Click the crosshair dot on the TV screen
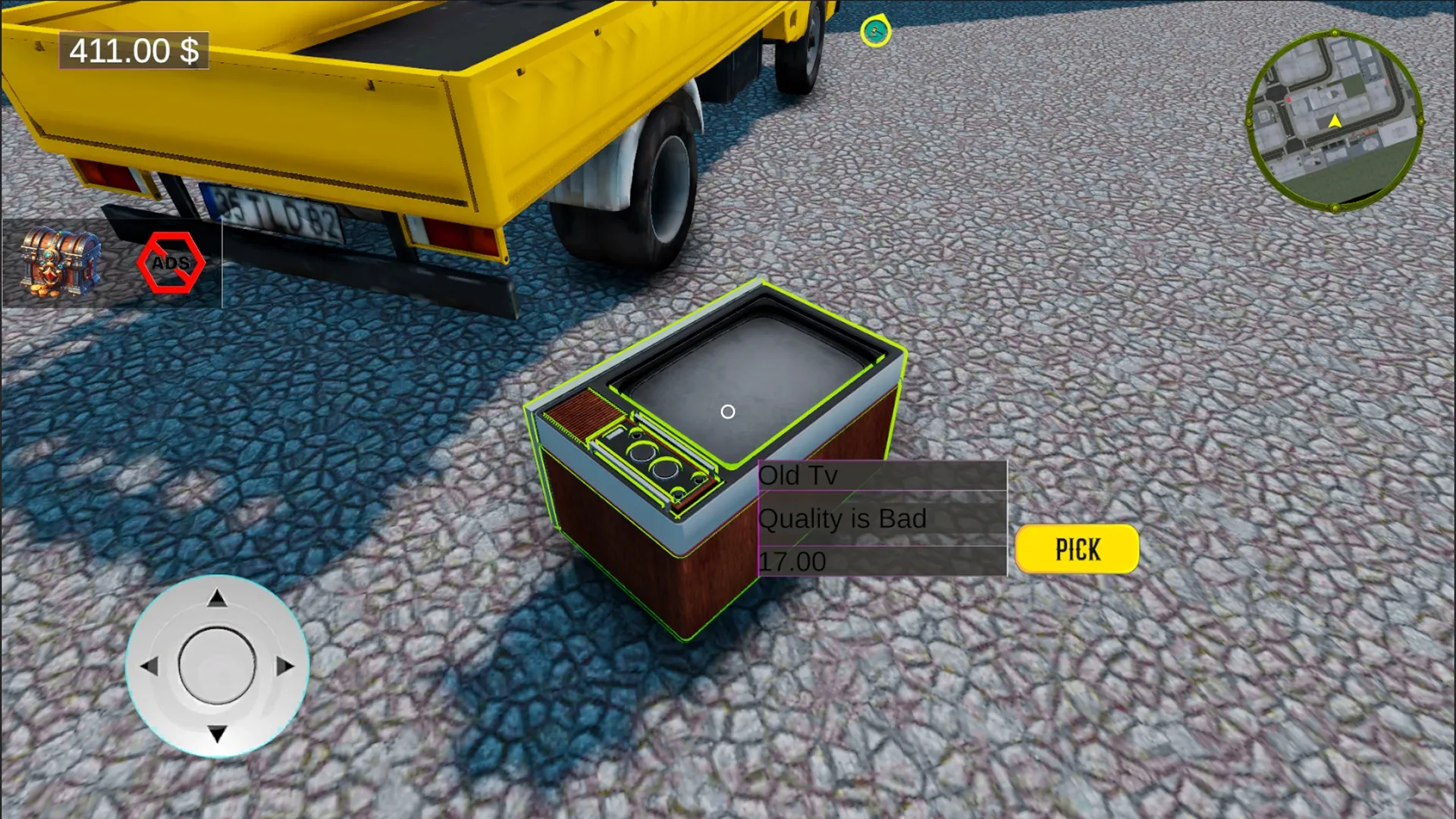Screen dimensions: 1456x819 click(730, 410)
